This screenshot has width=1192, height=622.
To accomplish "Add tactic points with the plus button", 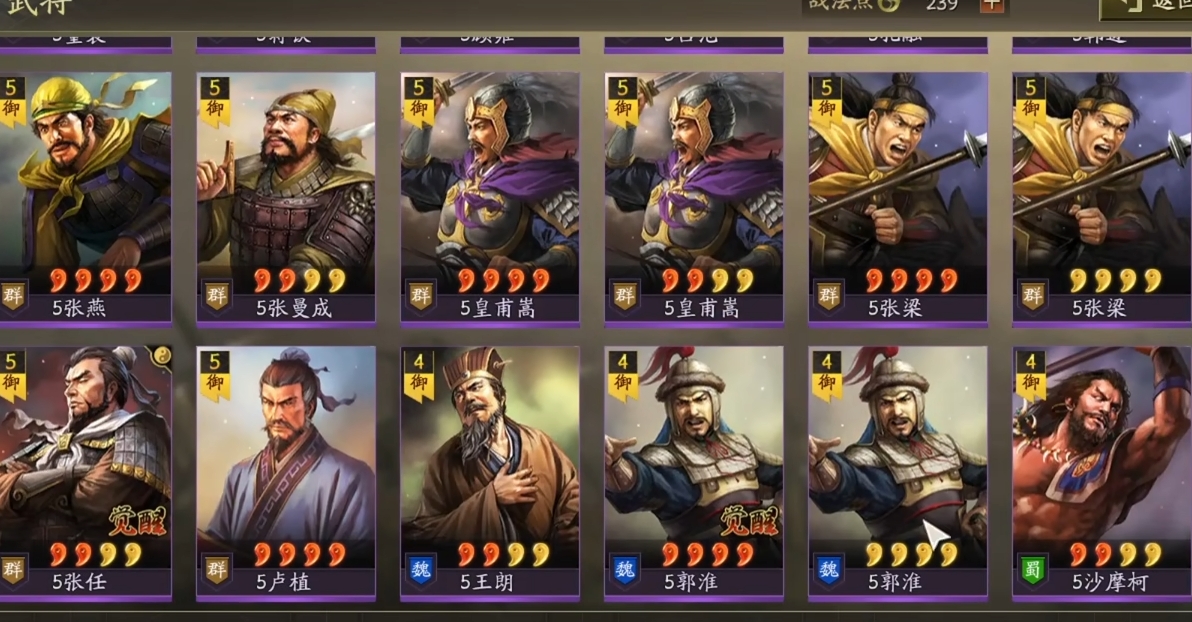I will [991, 5].
